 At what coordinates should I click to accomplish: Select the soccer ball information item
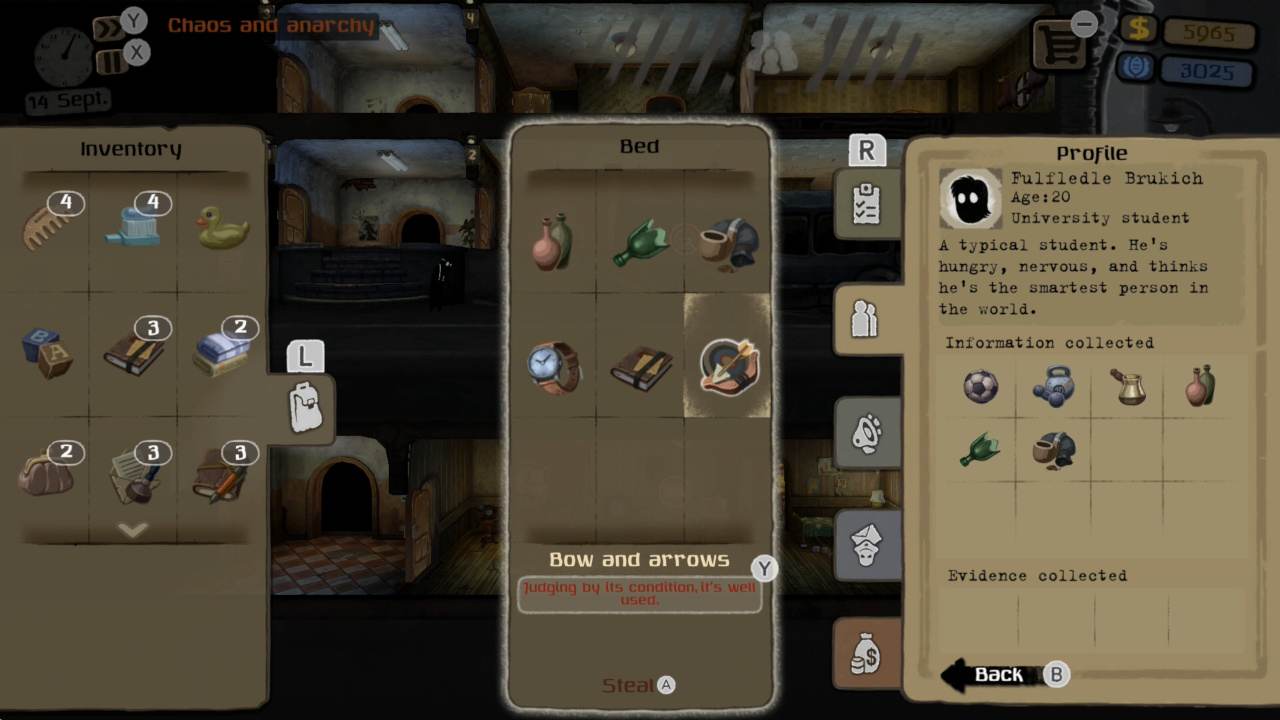point(979,389)
